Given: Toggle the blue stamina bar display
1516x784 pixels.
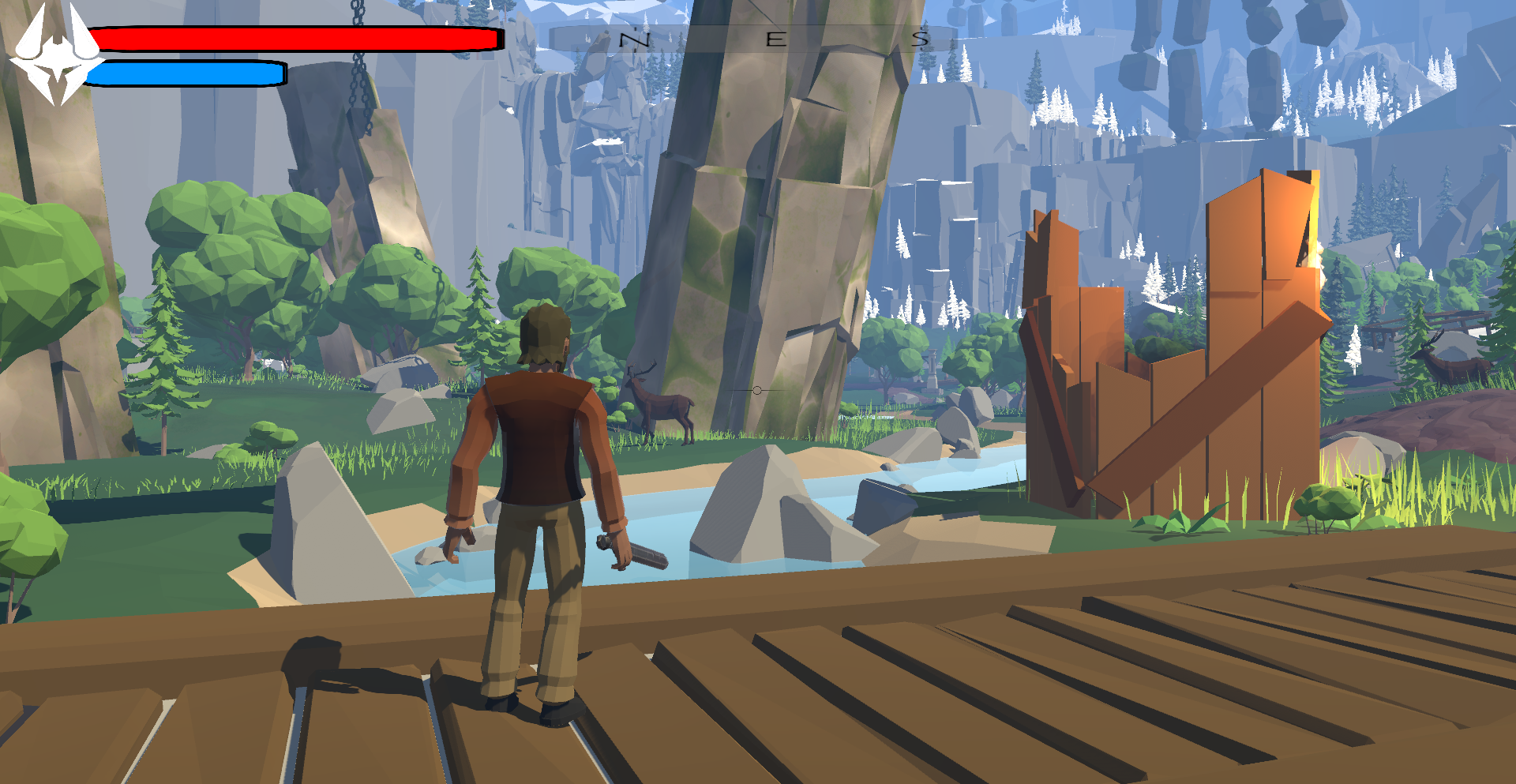Looking at the screenshot, I should coord(186,73).
